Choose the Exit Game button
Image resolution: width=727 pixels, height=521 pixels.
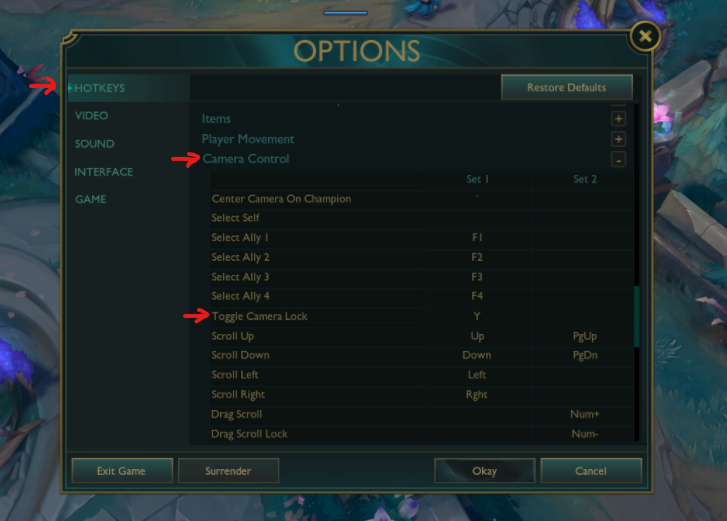(121, 471)
